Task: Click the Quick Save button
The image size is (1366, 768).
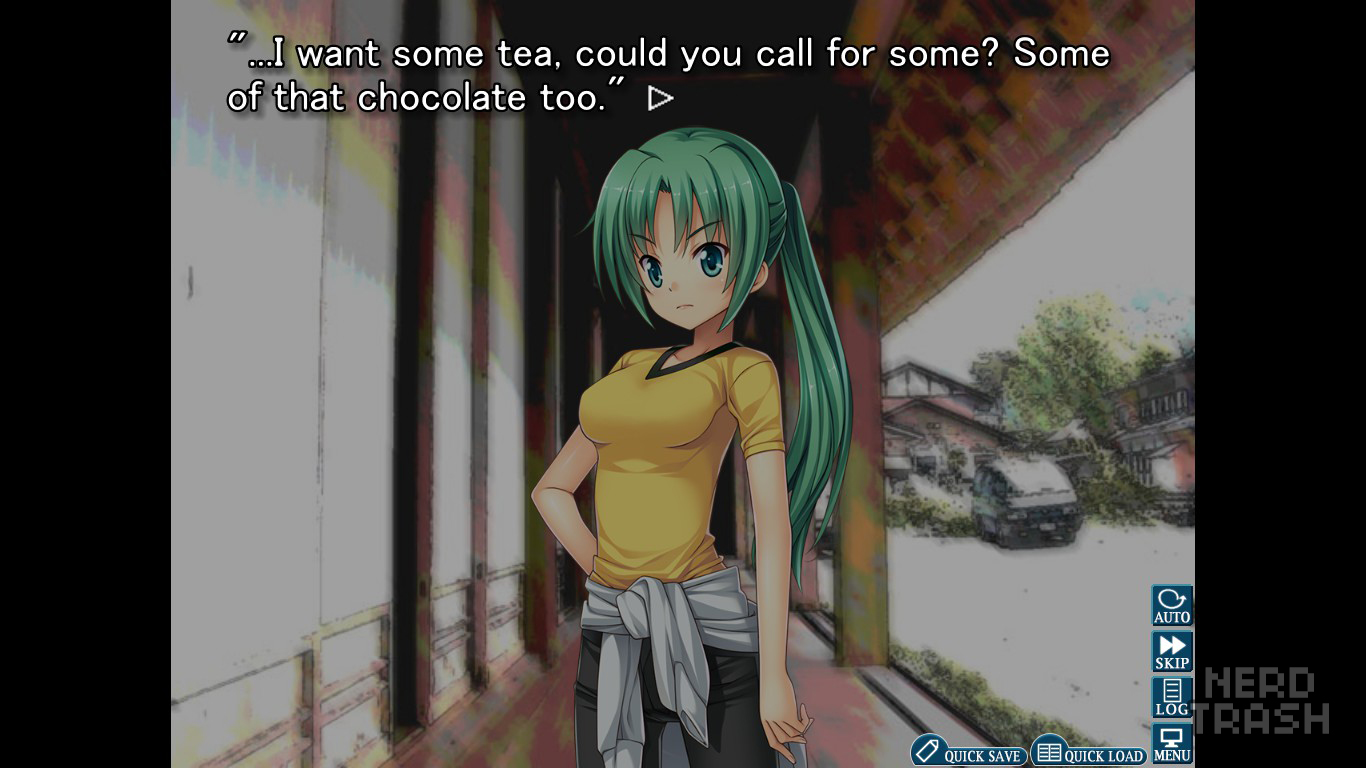Action: pyautogui.click(x=968, y=752)
